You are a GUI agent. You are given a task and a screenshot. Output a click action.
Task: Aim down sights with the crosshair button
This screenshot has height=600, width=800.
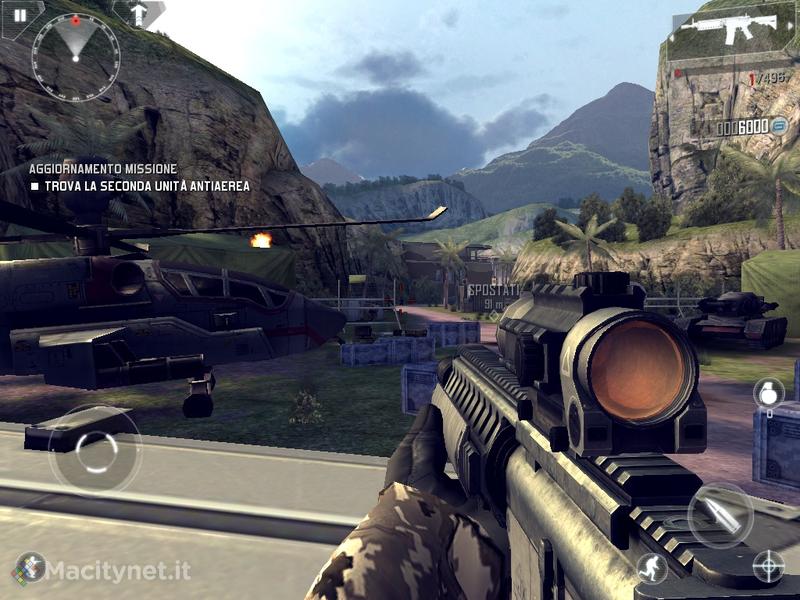768,566
